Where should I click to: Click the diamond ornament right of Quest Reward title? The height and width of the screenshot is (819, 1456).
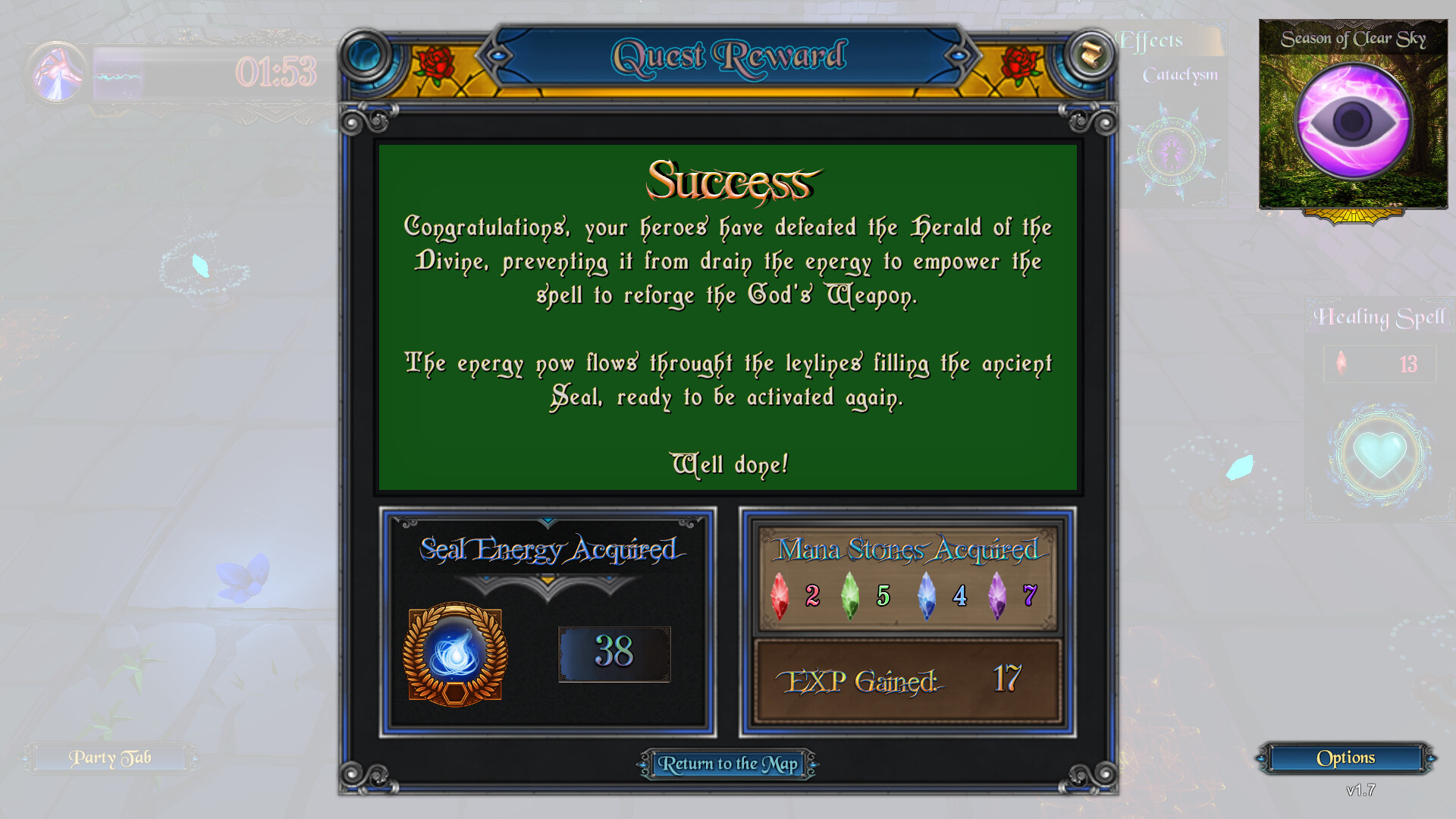(x=960, y=55)
